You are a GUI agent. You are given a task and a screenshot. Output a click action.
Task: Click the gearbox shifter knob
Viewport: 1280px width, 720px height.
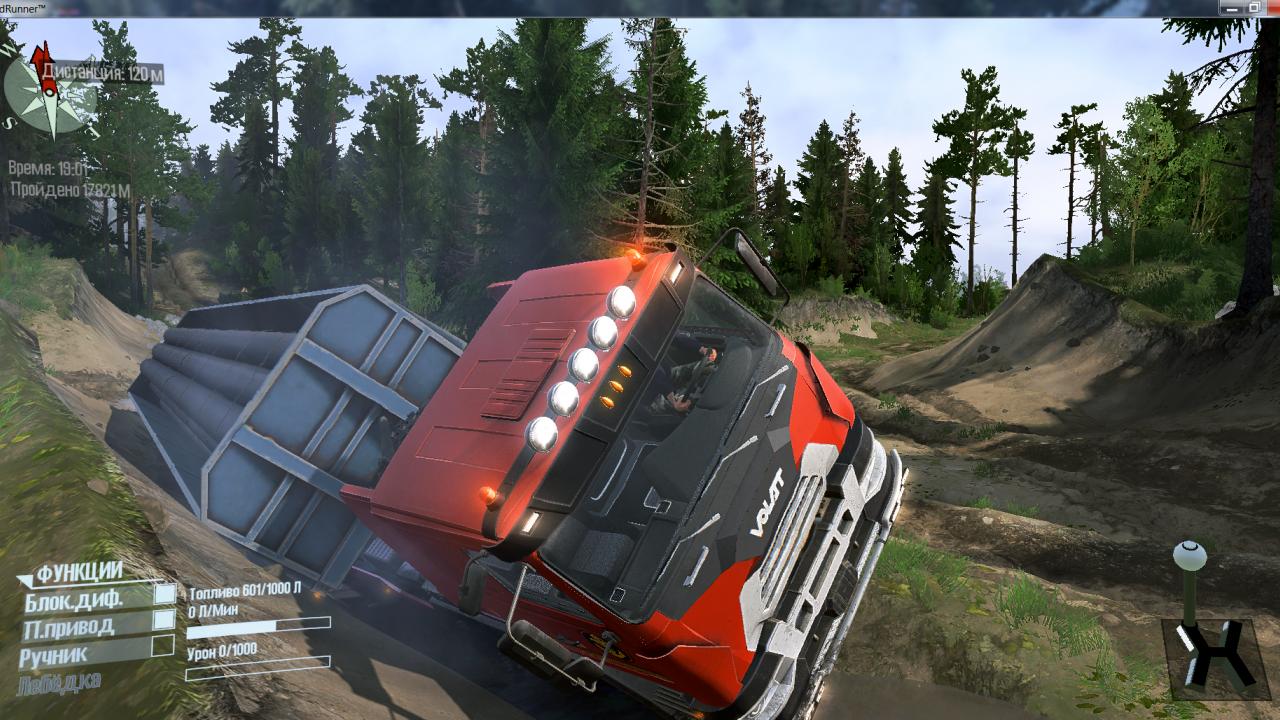pyautogui.click(x=1189, y=555)
